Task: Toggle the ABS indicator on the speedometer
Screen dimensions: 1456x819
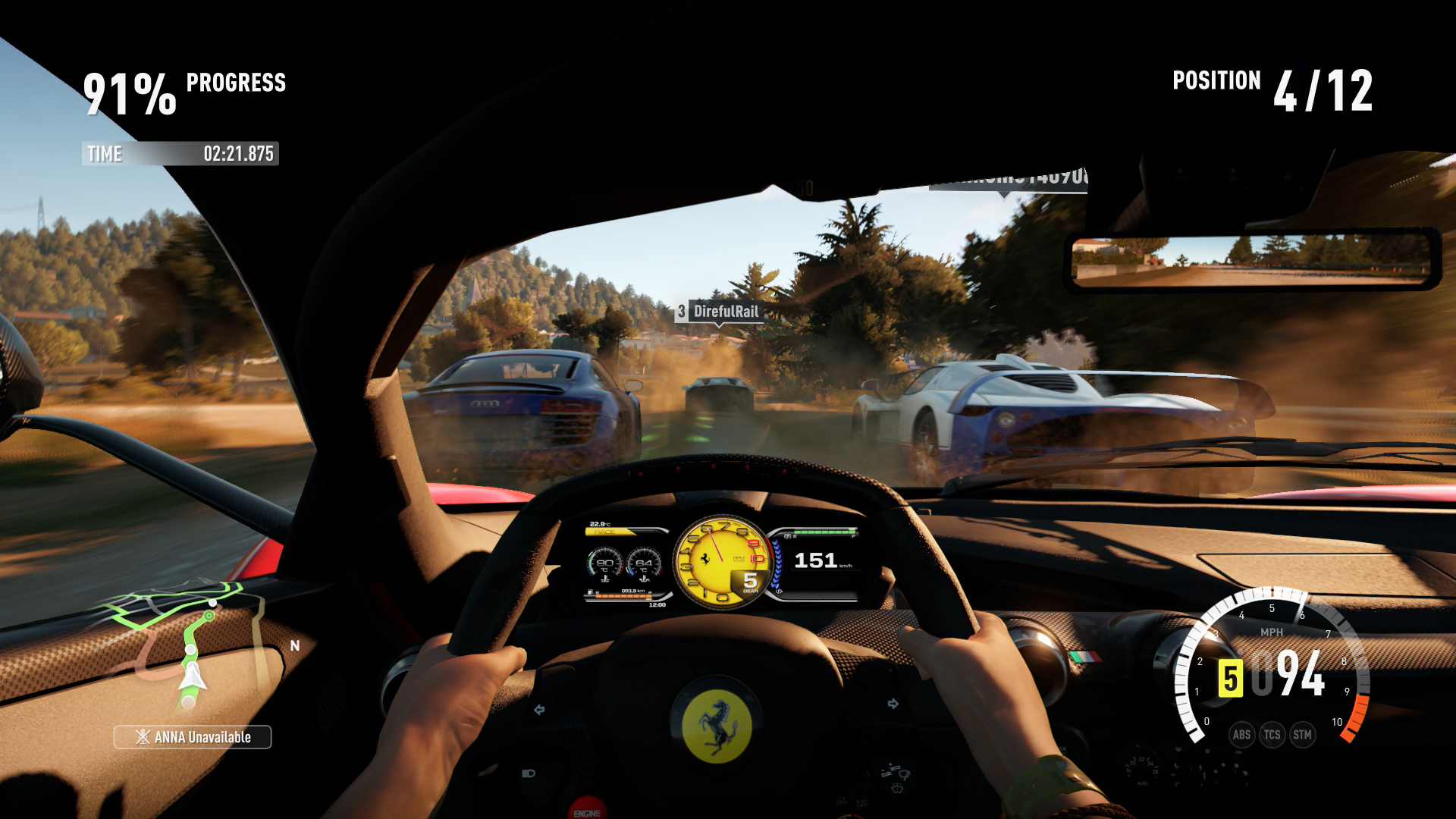Action: tap(1241, 735)
